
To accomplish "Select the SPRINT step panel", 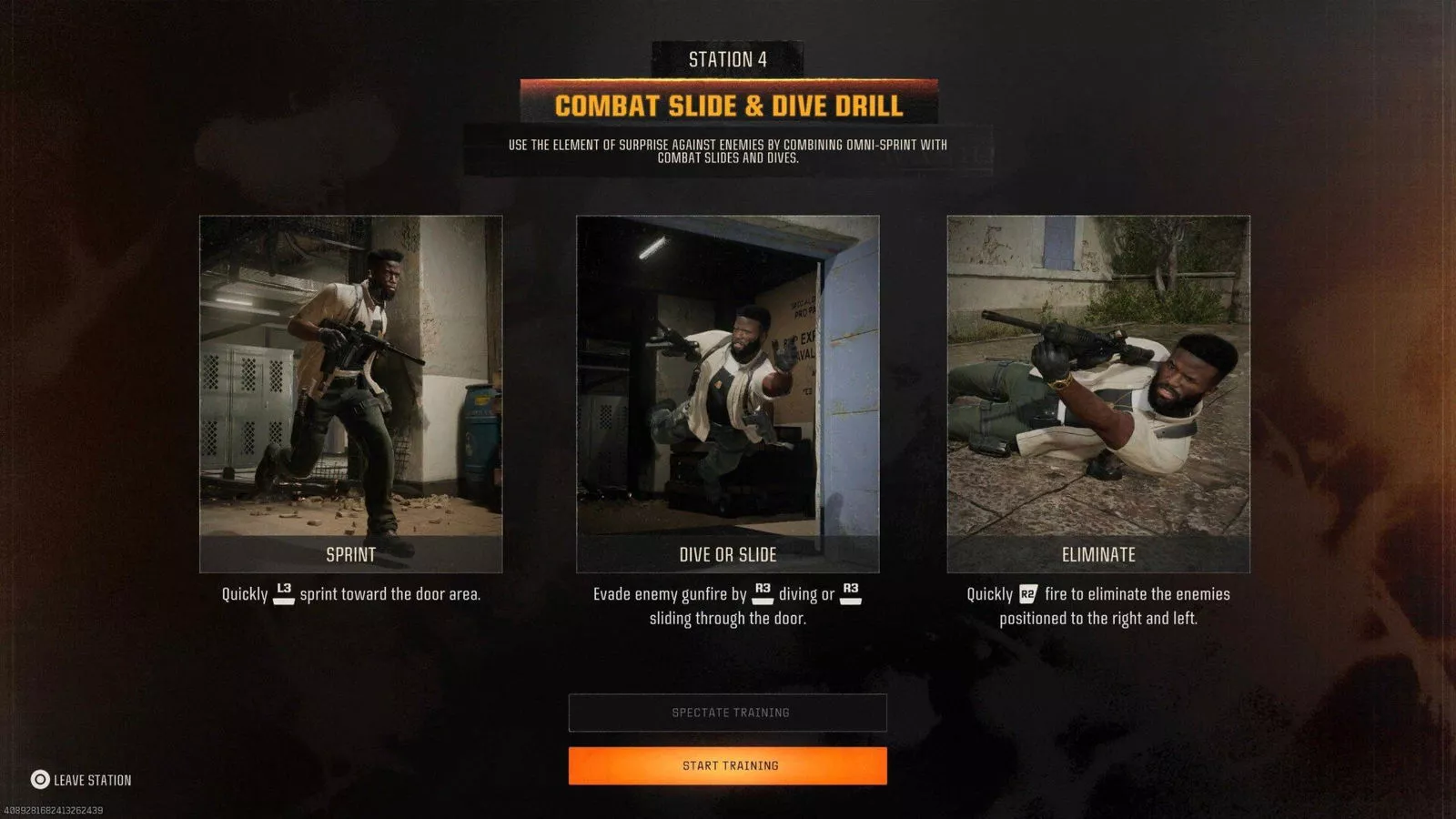I will (x=351, y=382).
